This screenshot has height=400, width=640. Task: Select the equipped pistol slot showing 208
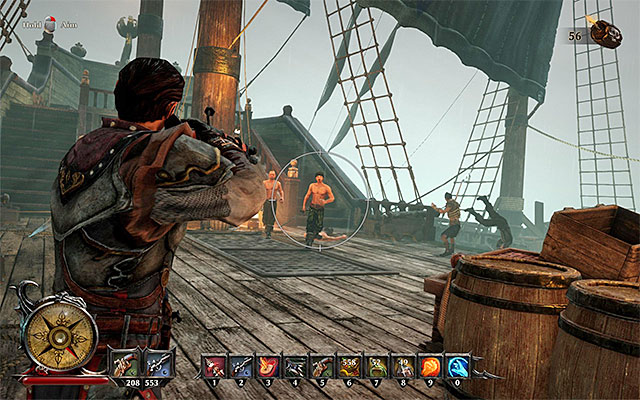click(x=126, y=363)
